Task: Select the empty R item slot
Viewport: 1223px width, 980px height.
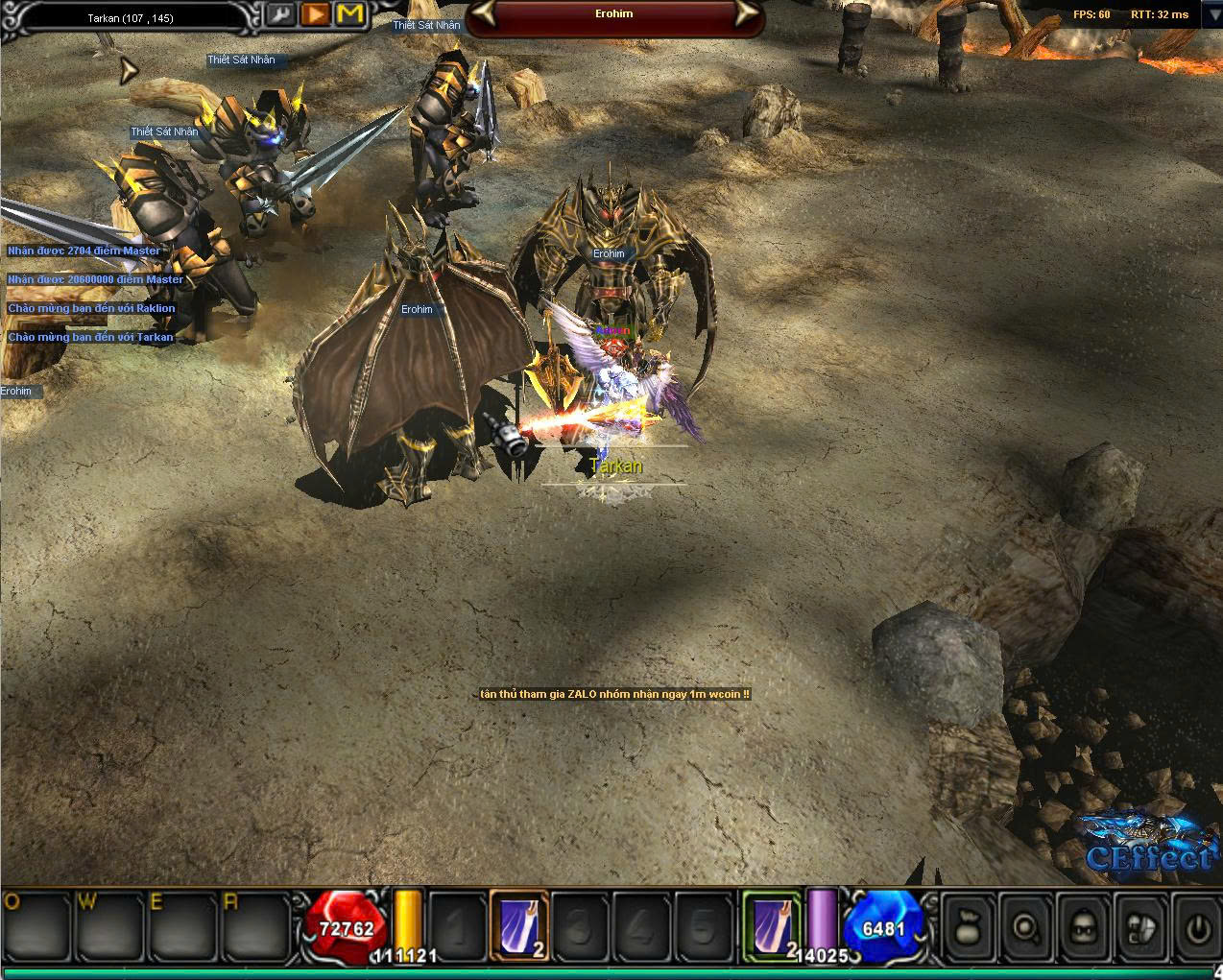Action: click(x=253, y=927)
